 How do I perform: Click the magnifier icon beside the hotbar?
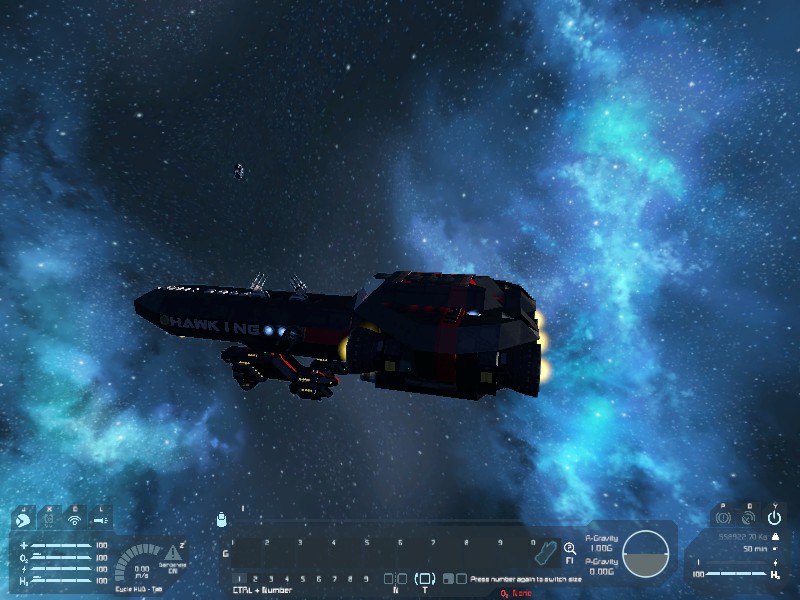[570, 548]
